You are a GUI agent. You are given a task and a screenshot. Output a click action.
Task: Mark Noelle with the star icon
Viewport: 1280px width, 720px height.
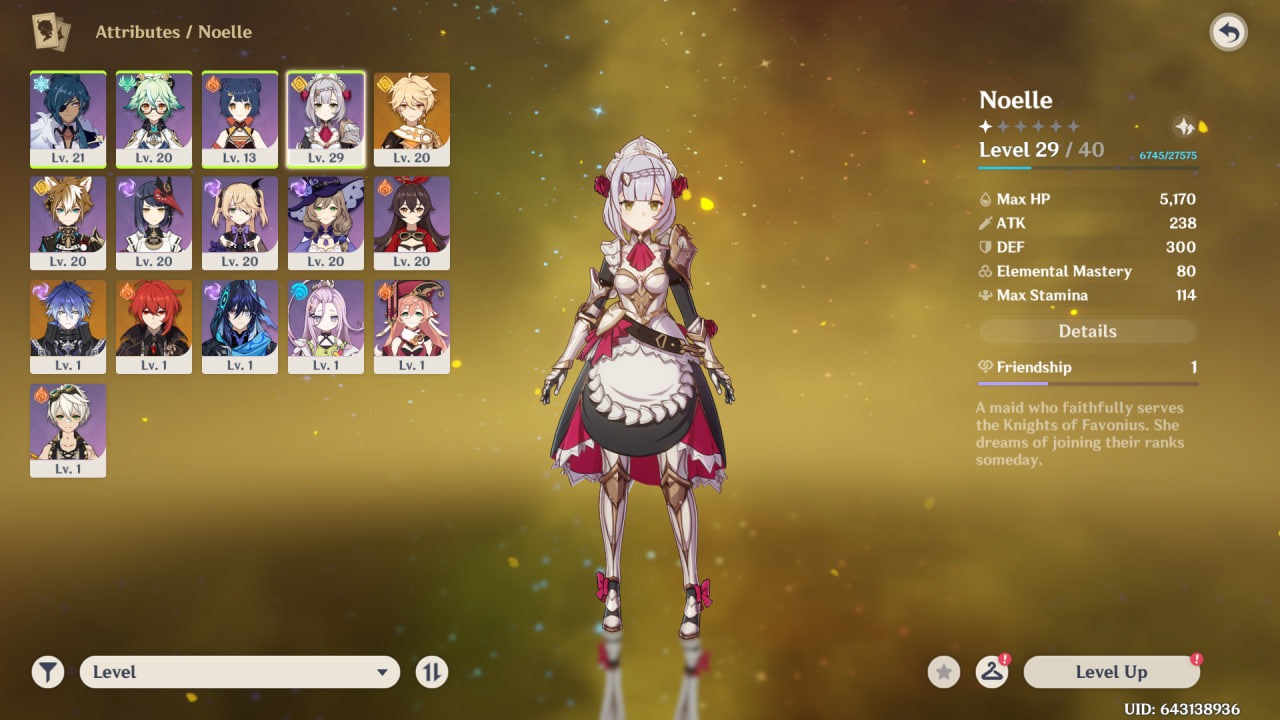coord(943,672)
